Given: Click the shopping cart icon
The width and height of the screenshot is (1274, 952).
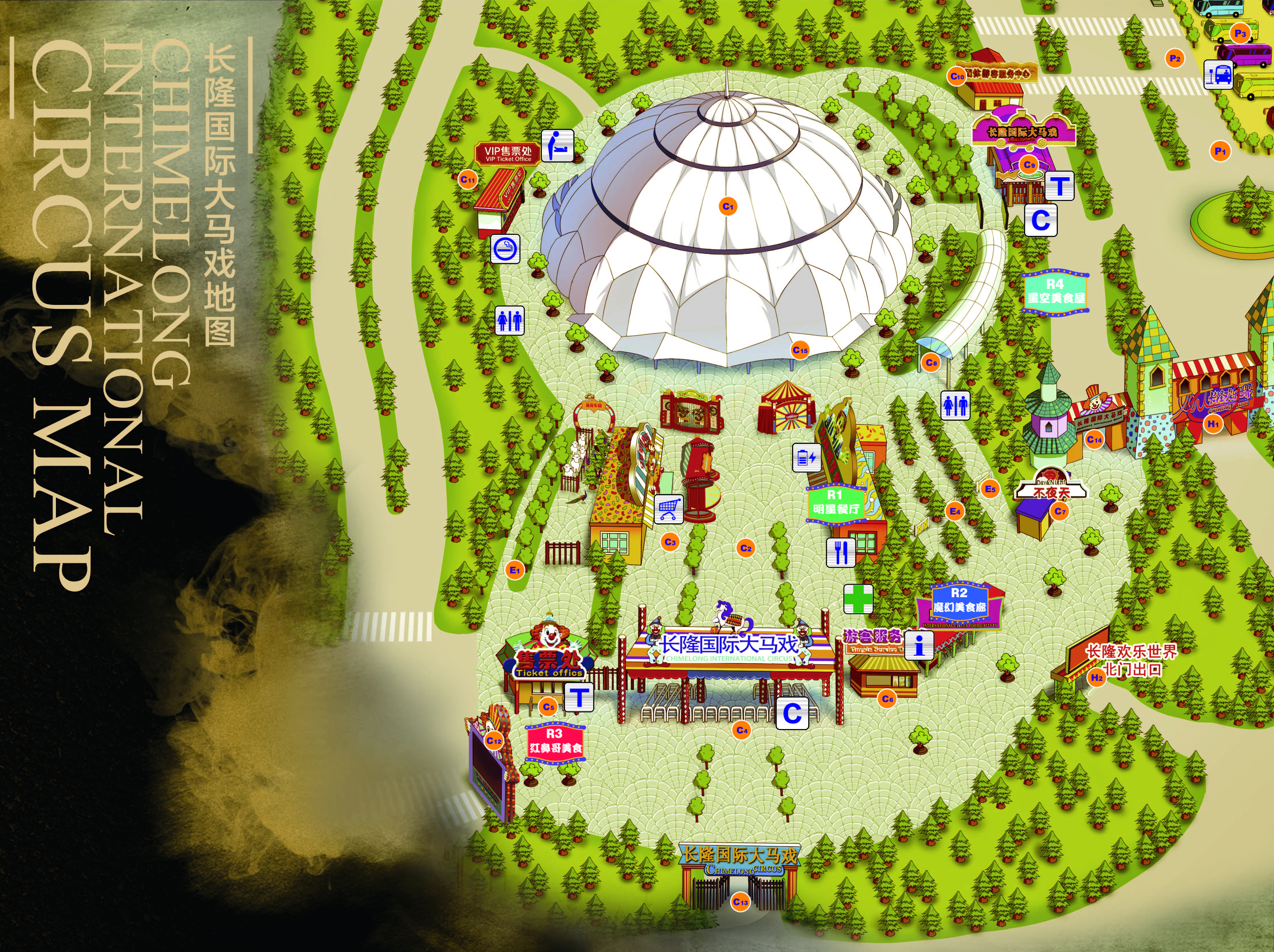Looking at the screenshot, I should click(x=668, y=509).
